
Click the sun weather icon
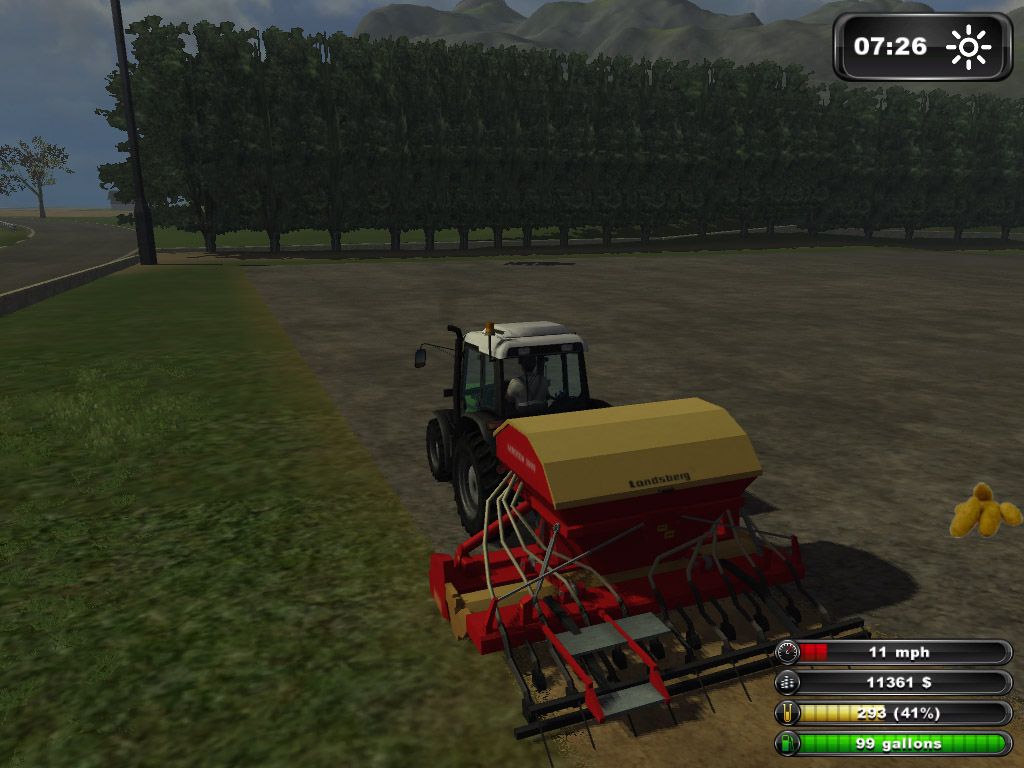[x=968, y=47]
